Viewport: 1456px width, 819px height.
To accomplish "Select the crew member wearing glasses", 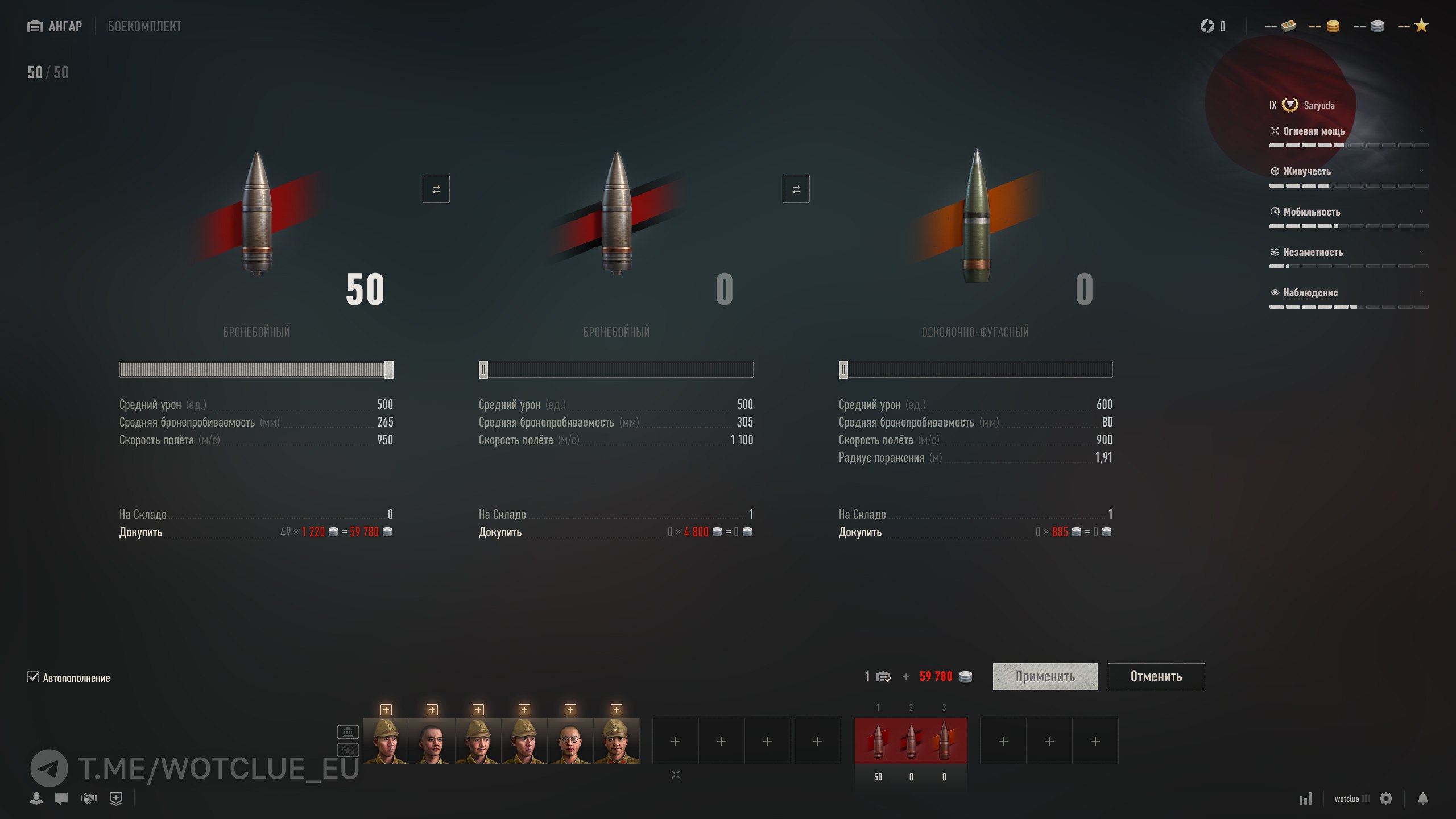I will 570,741.
